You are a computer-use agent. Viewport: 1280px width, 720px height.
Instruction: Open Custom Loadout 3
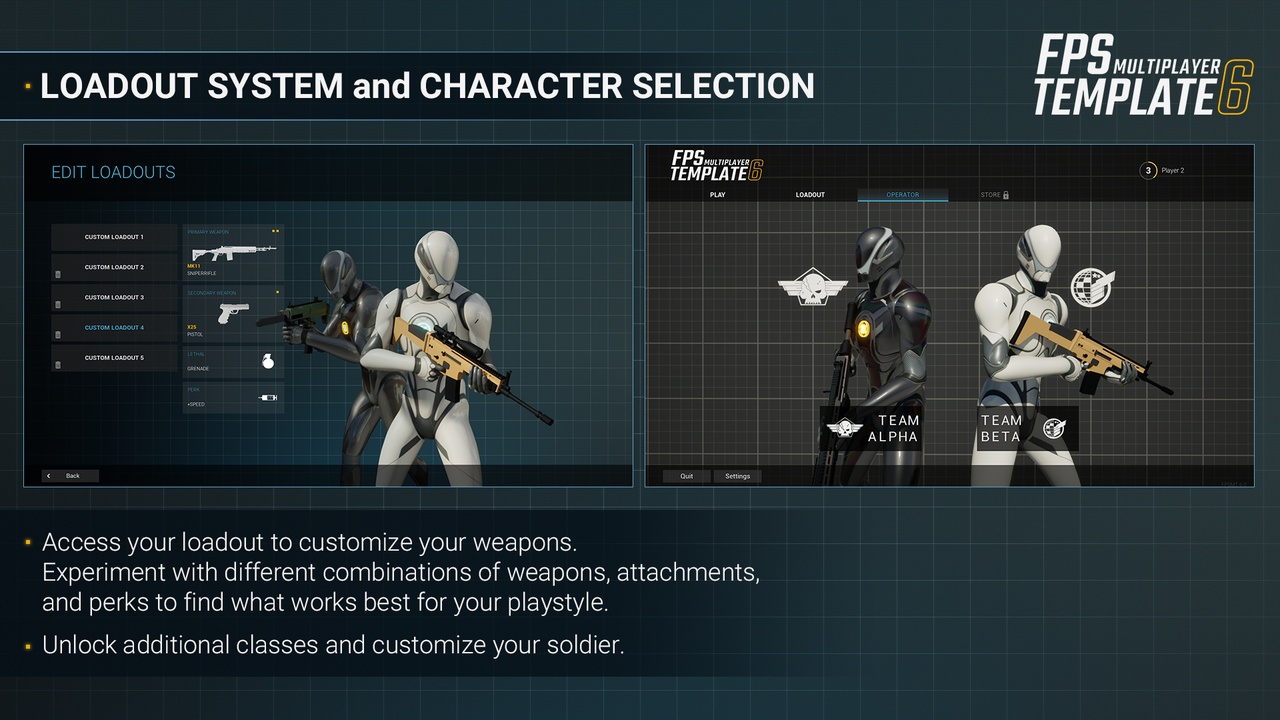(114, 297)
